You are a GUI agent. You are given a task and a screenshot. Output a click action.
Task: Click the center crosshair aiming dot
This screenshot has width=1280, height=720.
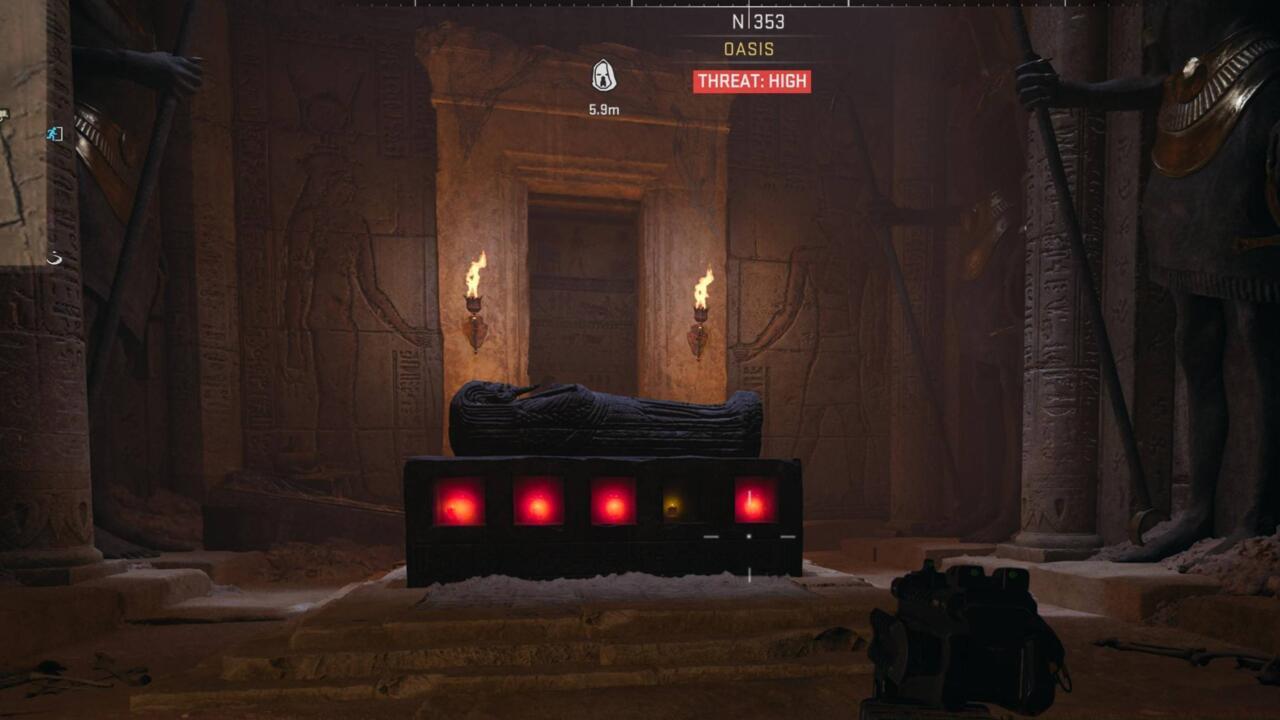tap(749, 536)
